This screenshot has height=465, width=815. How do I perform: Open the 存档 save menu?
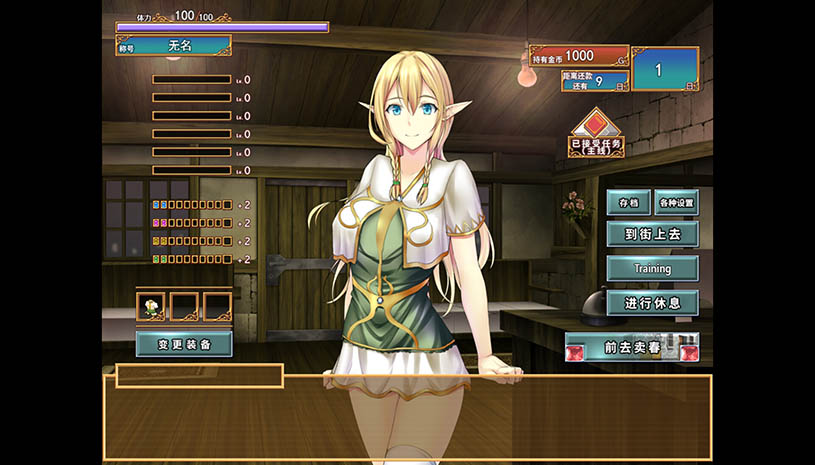[x=628, y=202]
